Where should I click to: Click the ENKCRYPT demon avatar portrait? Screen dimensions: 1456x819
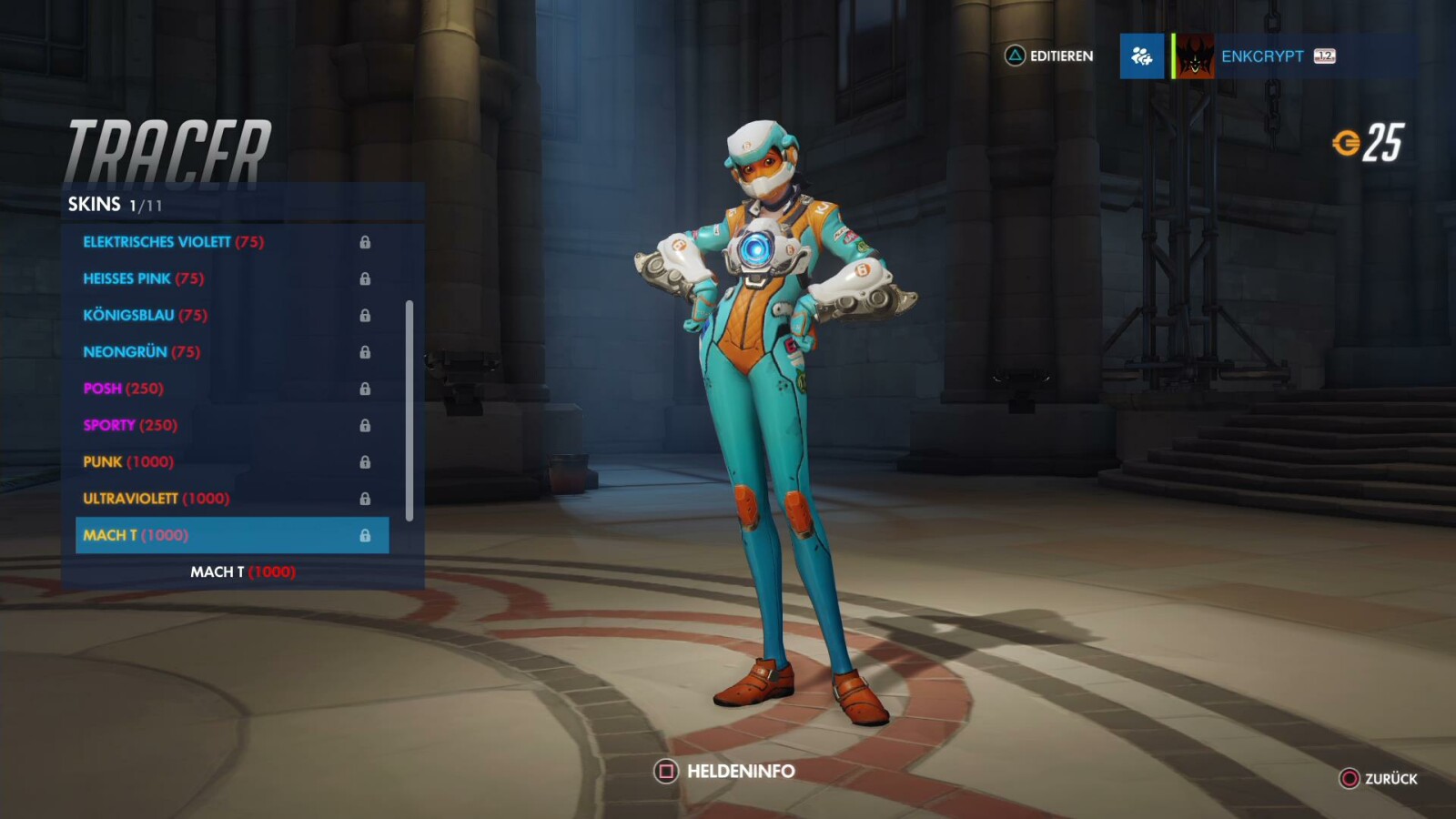(1192, 56)
